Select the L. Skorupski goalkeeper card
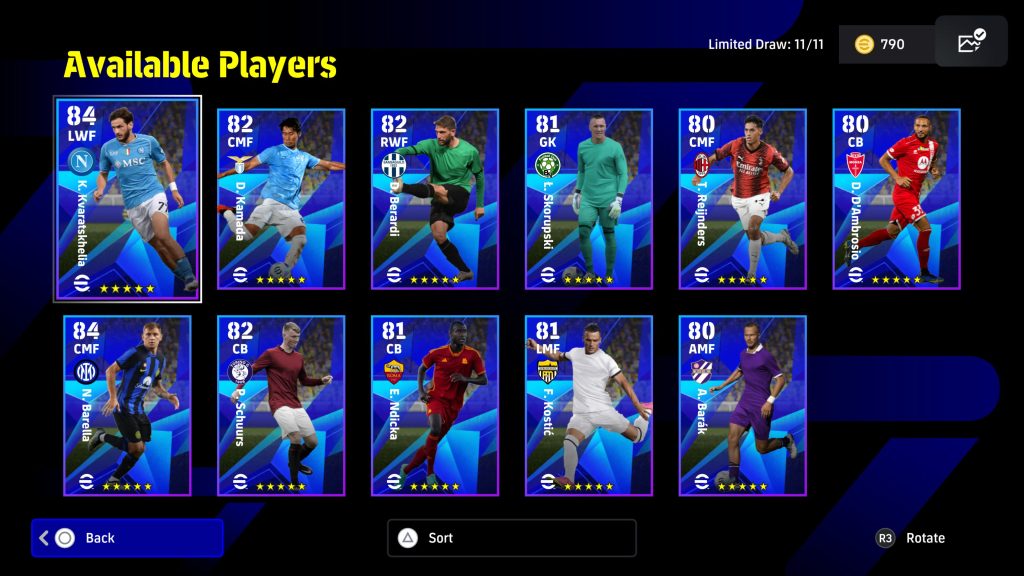1024x576 pixels. point(589,198)
